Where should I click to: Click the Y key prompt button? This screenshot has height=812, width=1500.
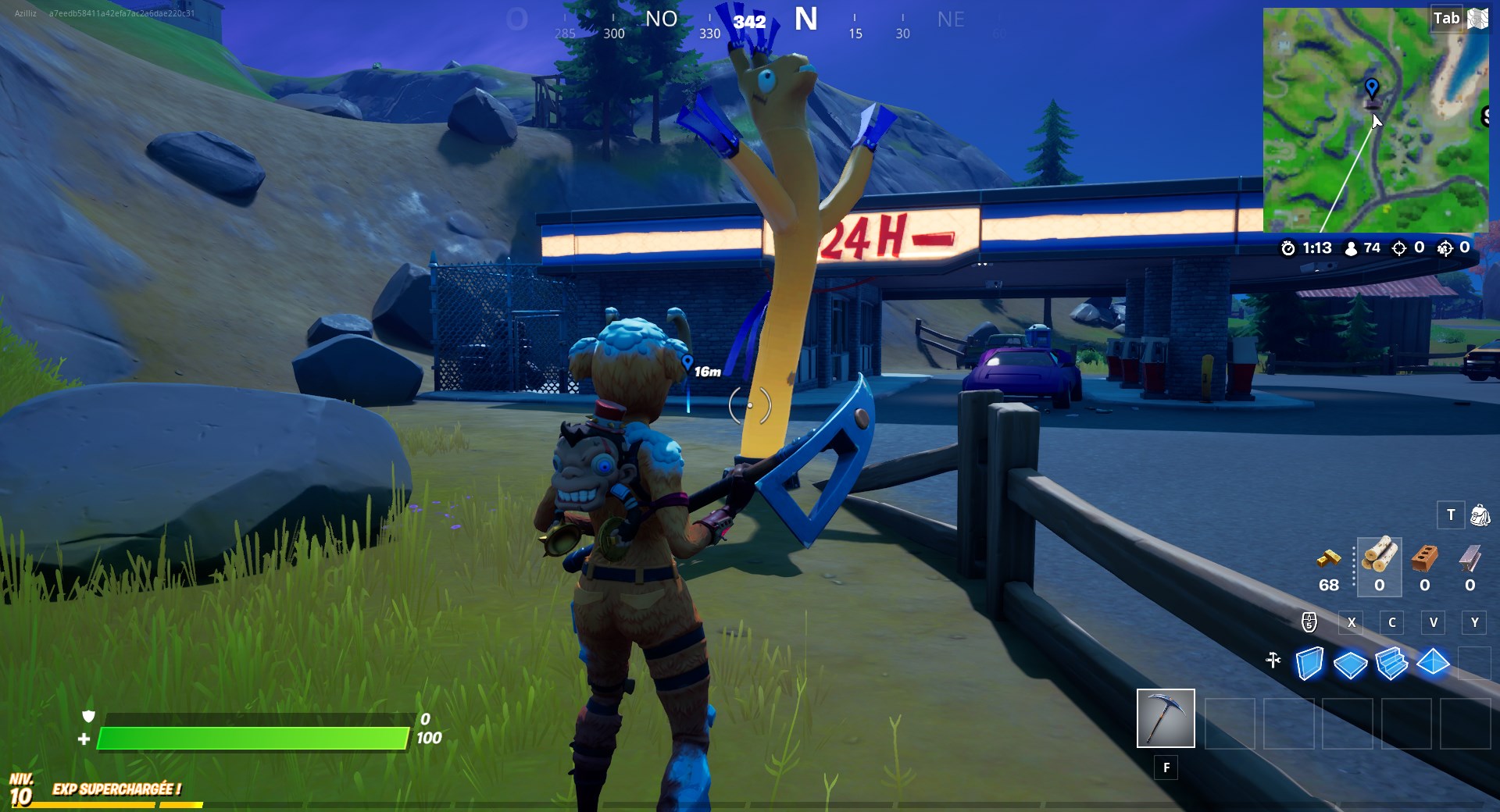click(1475, 623)
